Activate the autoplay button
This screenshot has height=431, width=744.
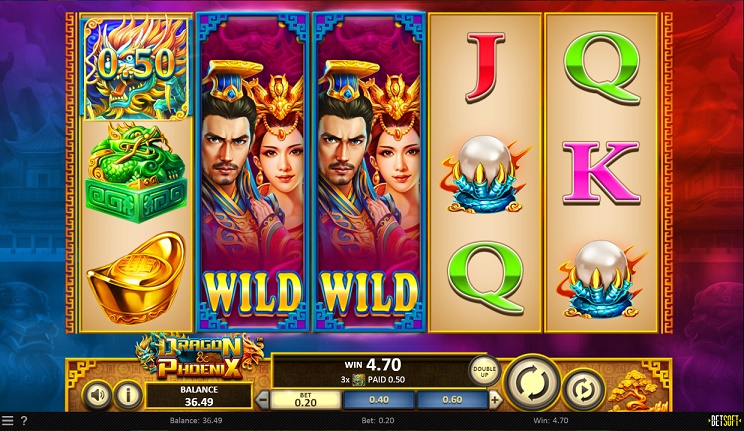pos(582,389)
